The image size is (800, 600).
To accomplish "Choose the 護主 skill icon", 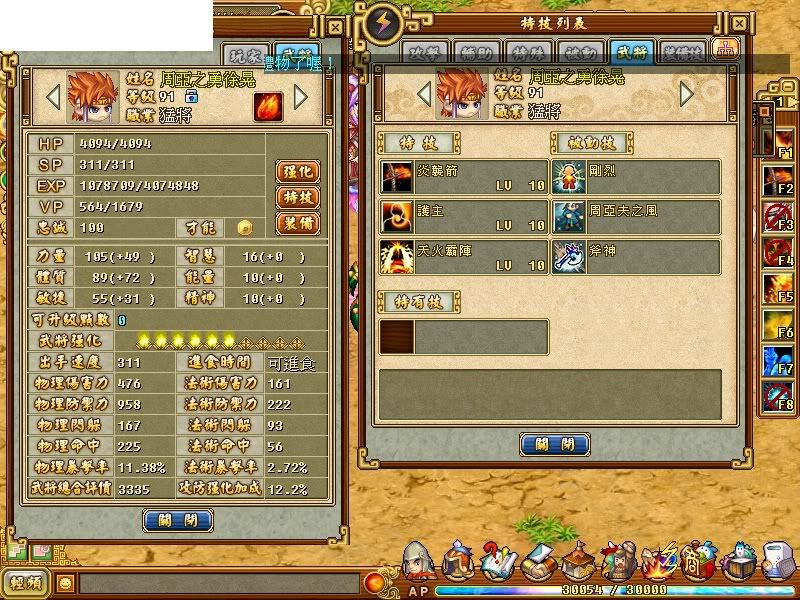I will (397, 217).
